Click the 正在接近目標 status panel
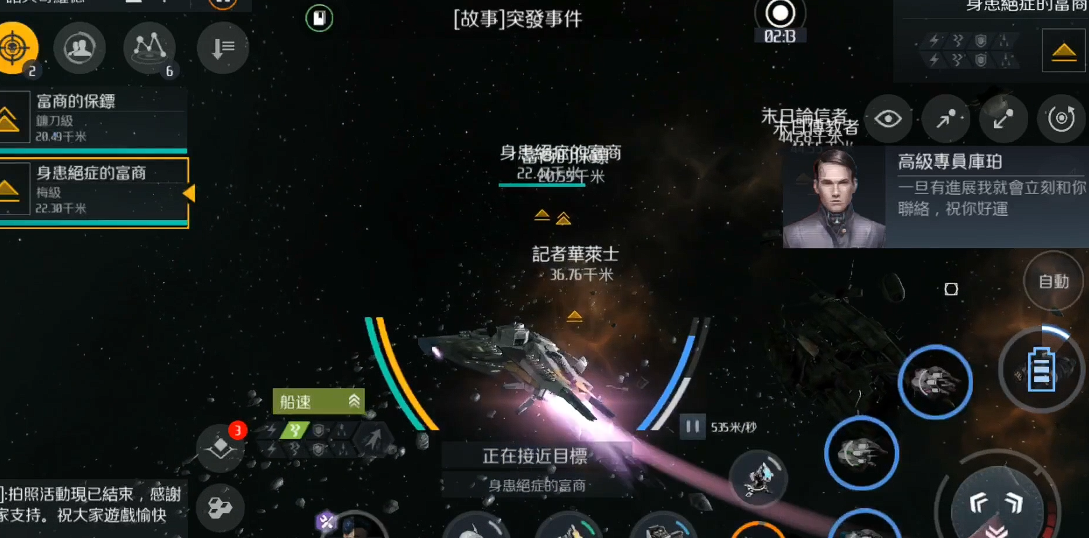The height and width of the screenshot is (538, 1089). (x=536, y=469)
